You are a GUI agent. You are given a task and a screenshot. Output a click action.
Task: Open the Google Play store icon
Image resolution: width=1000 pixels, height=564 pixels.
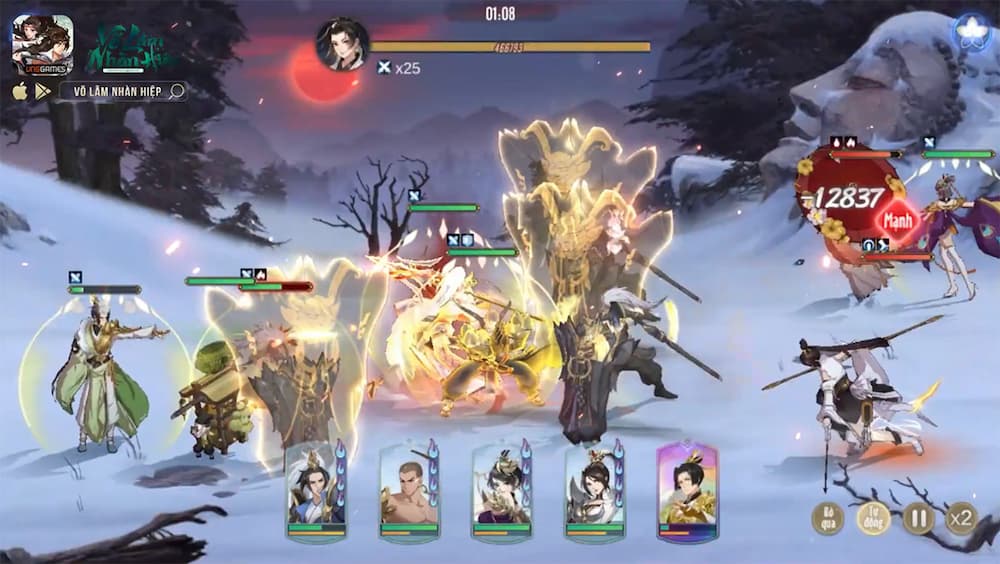[43, 91]
